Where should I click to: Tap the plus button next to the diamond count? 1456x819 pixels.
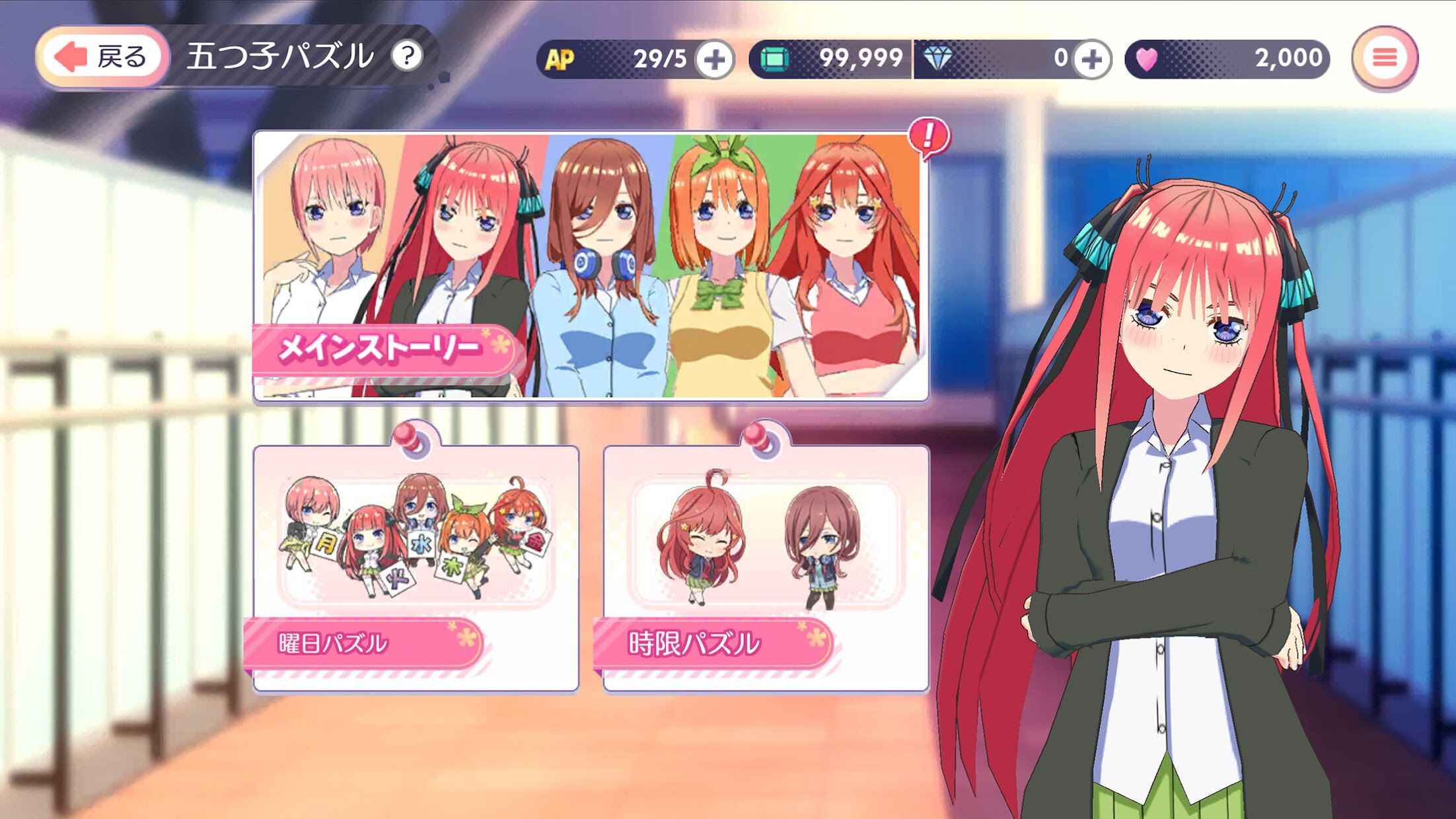[x=1093, y=58]
